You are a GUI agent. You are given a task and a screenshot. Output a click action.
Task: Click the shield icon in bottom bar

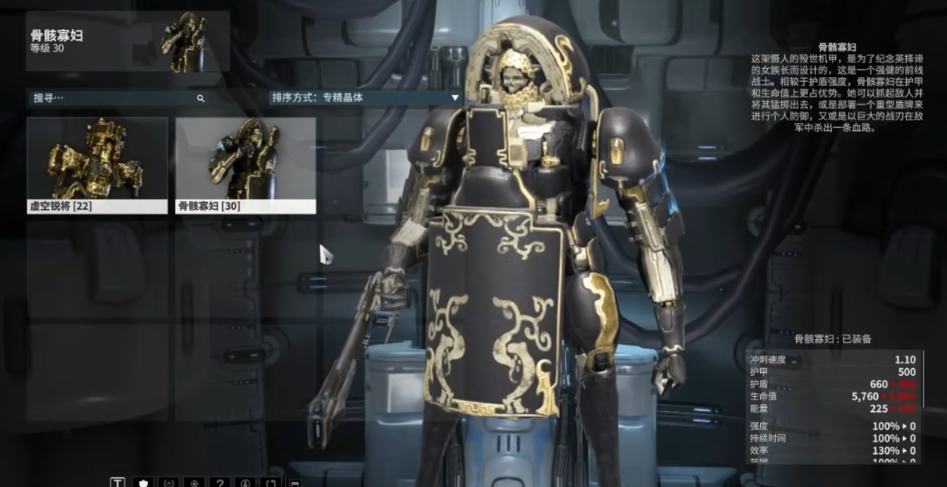pyautogui.click(x=143, y=482)
